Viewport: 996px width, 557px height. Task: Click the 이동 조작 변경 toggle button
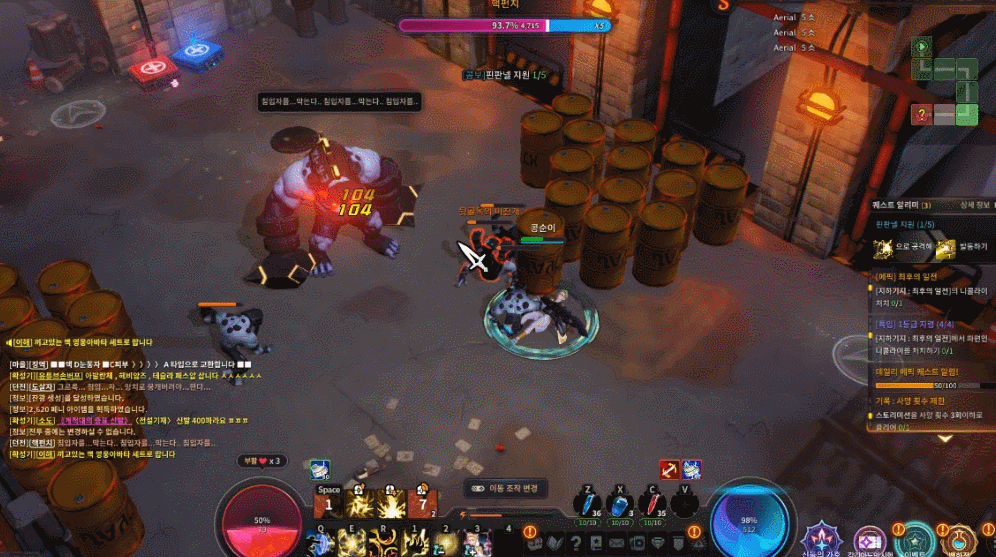tap(506, 489)
